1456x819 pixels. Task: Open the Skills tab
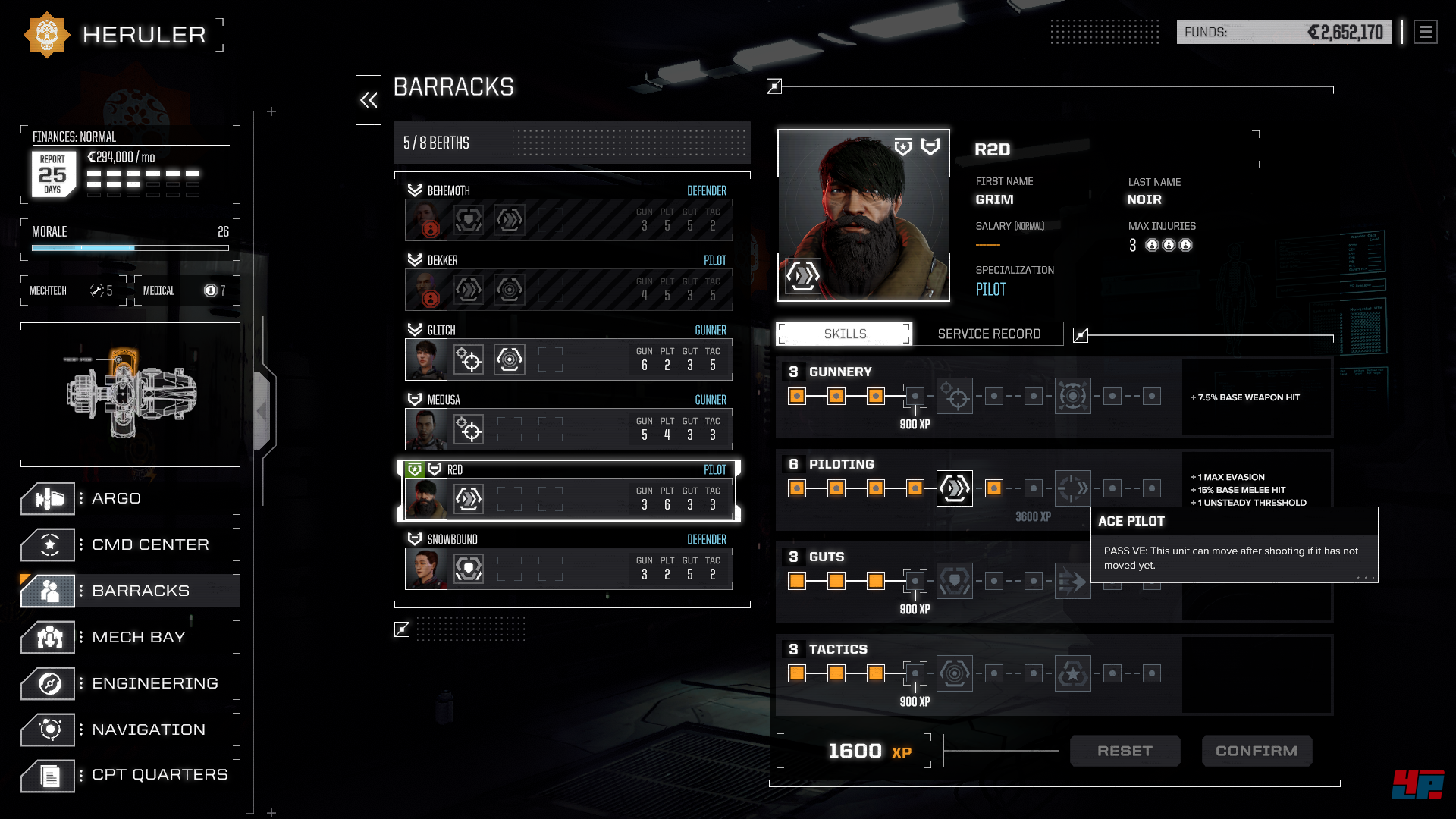tap(845, 334)
